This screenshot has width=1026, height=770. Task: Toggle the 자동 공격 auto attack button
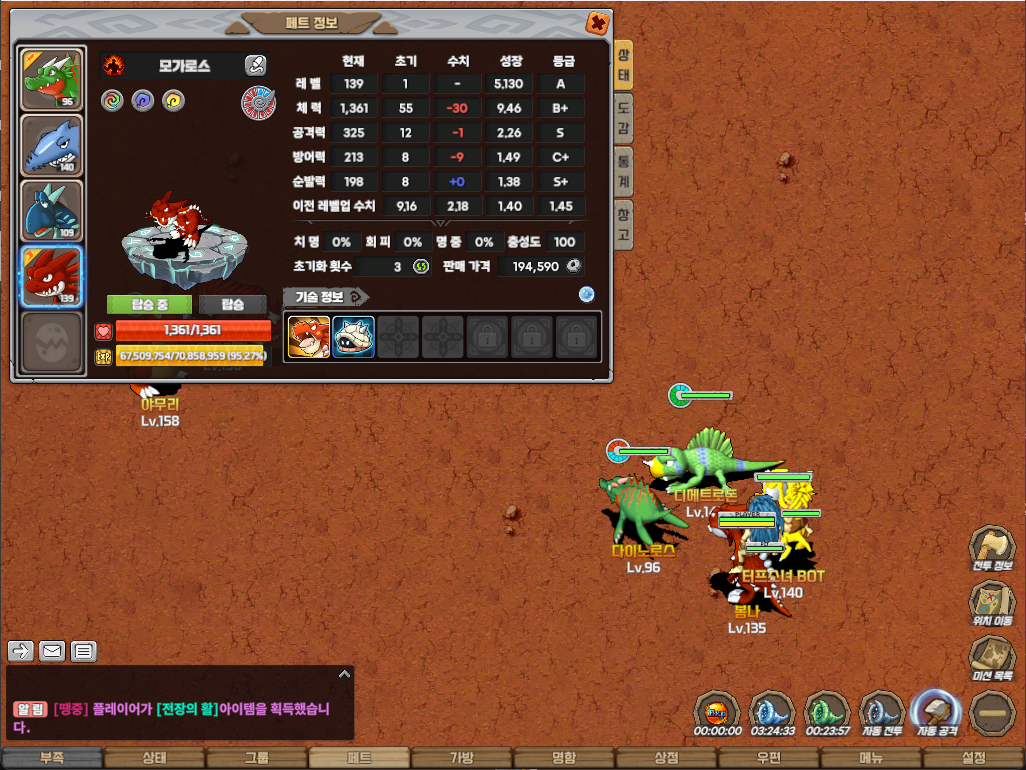click(937, 712)
